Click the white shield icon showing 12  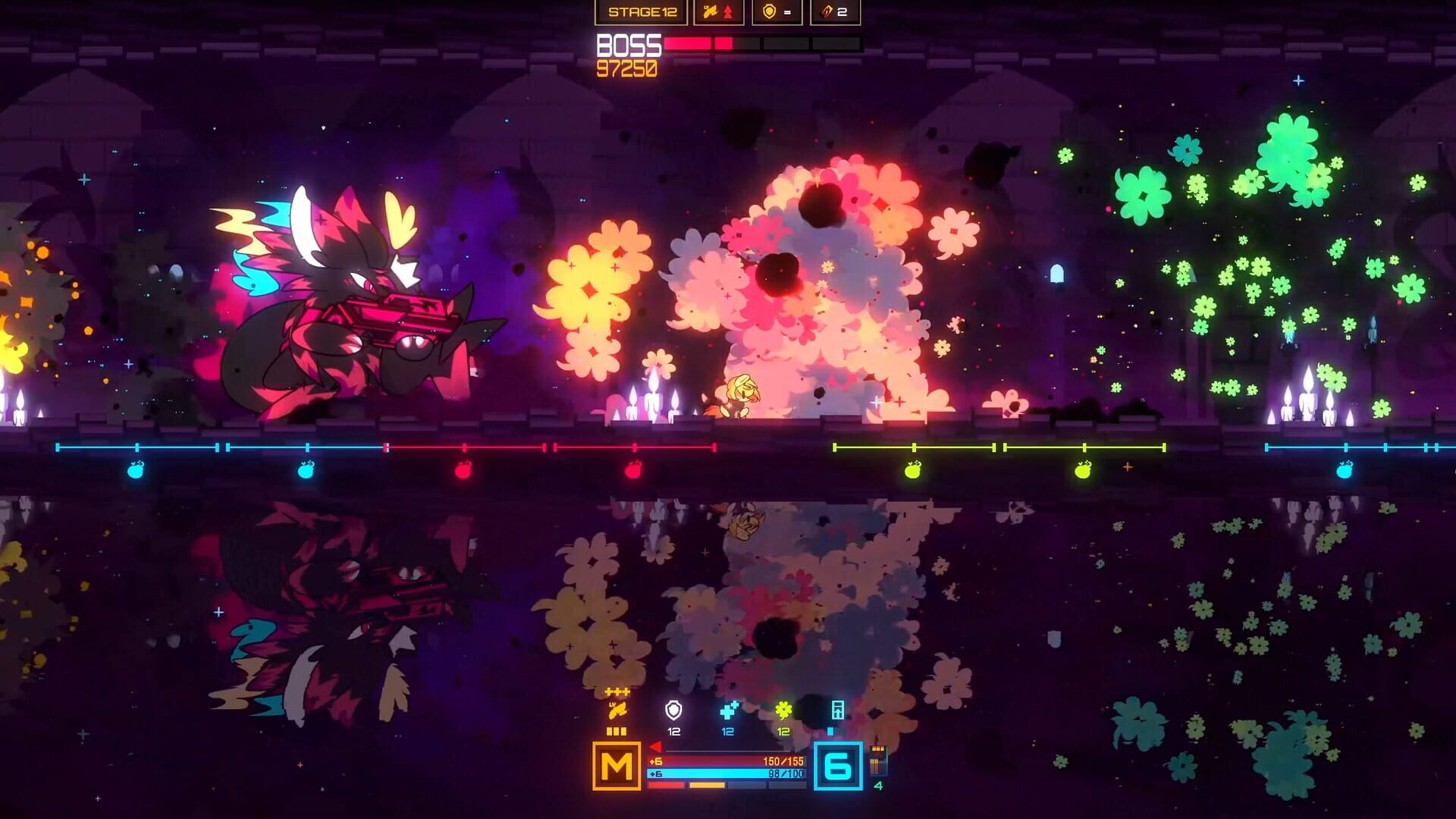click(x=673, y=711)
